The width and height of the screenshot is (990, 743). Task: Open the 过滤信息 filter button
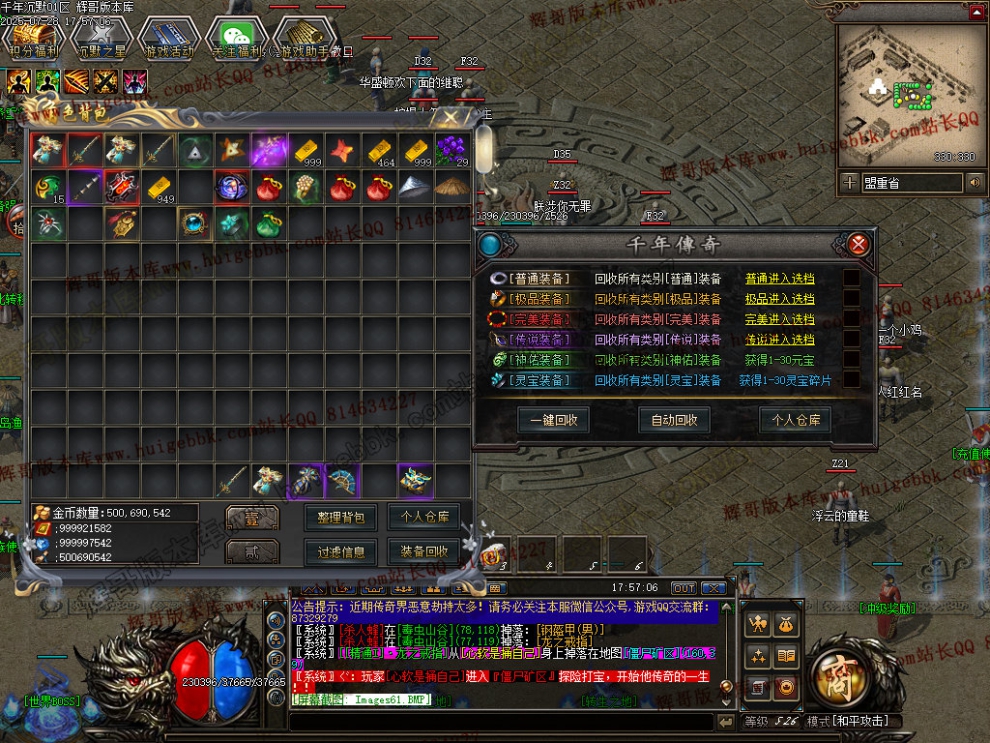point(340,551)
